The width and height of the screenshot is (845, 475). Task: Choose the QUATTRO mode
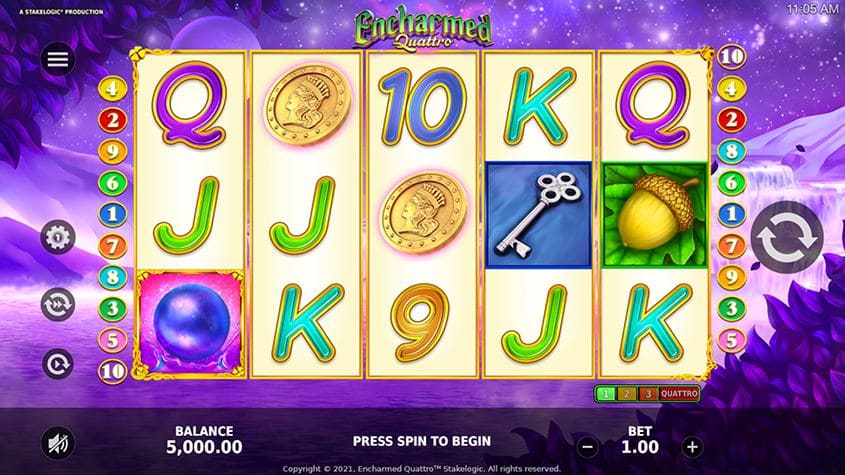(x=679, y=393)
